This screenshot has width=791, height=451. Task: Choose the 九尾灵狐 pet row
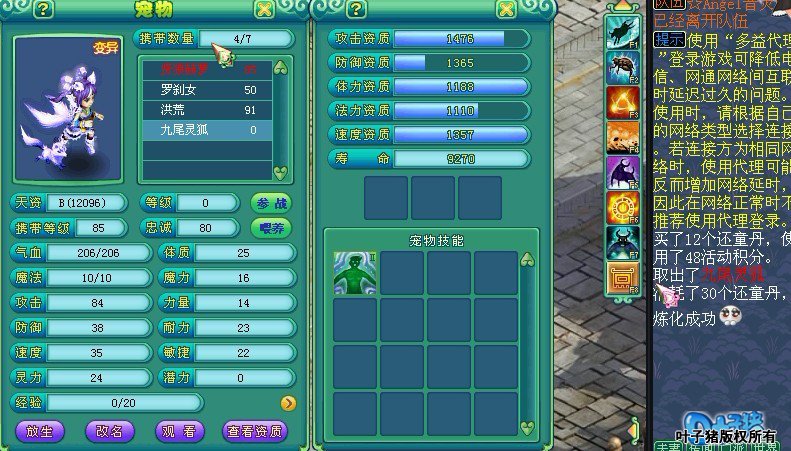coord(205,130)
